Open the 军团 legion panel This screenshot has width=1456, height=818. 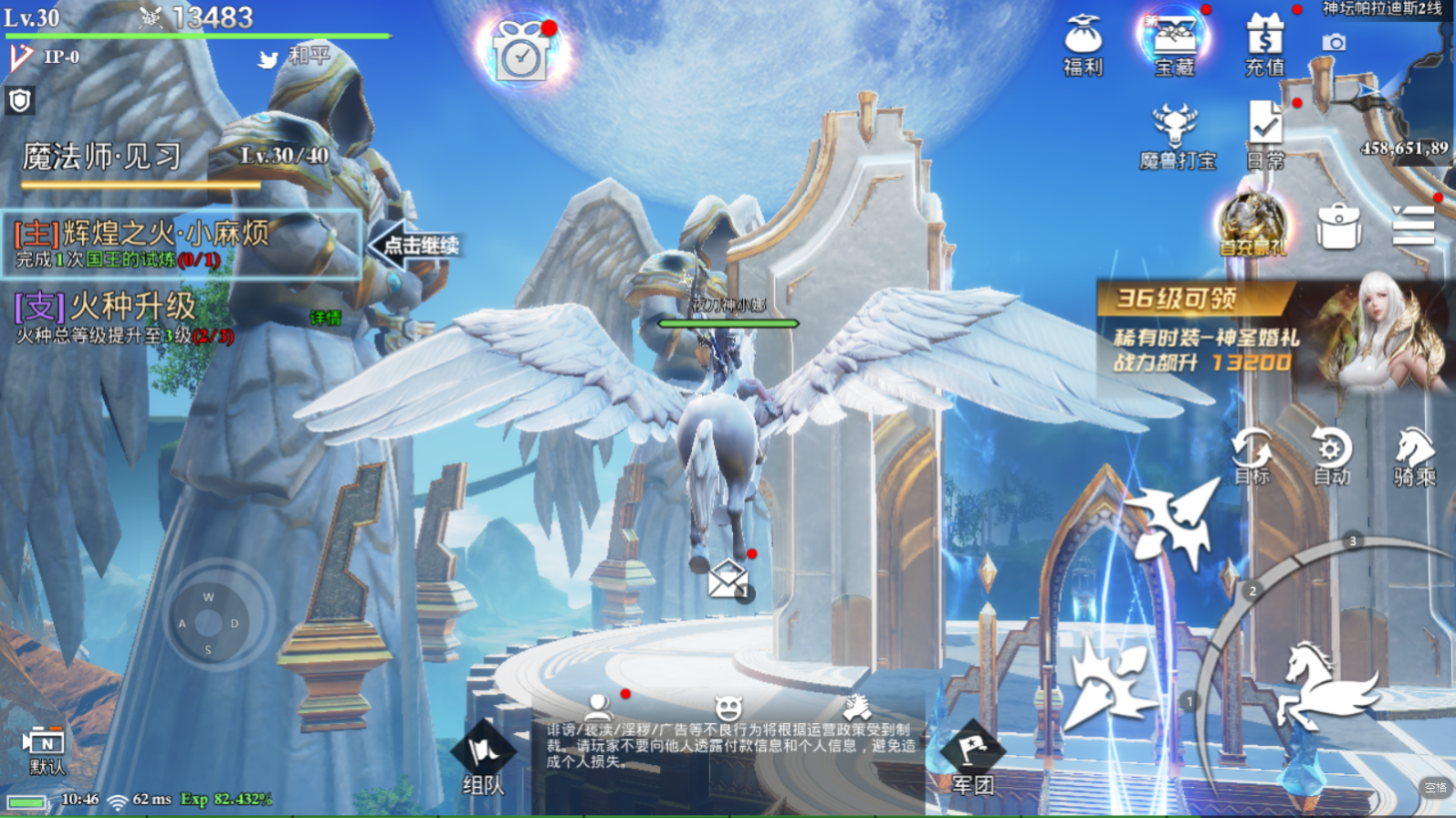(x=972, y=760)
